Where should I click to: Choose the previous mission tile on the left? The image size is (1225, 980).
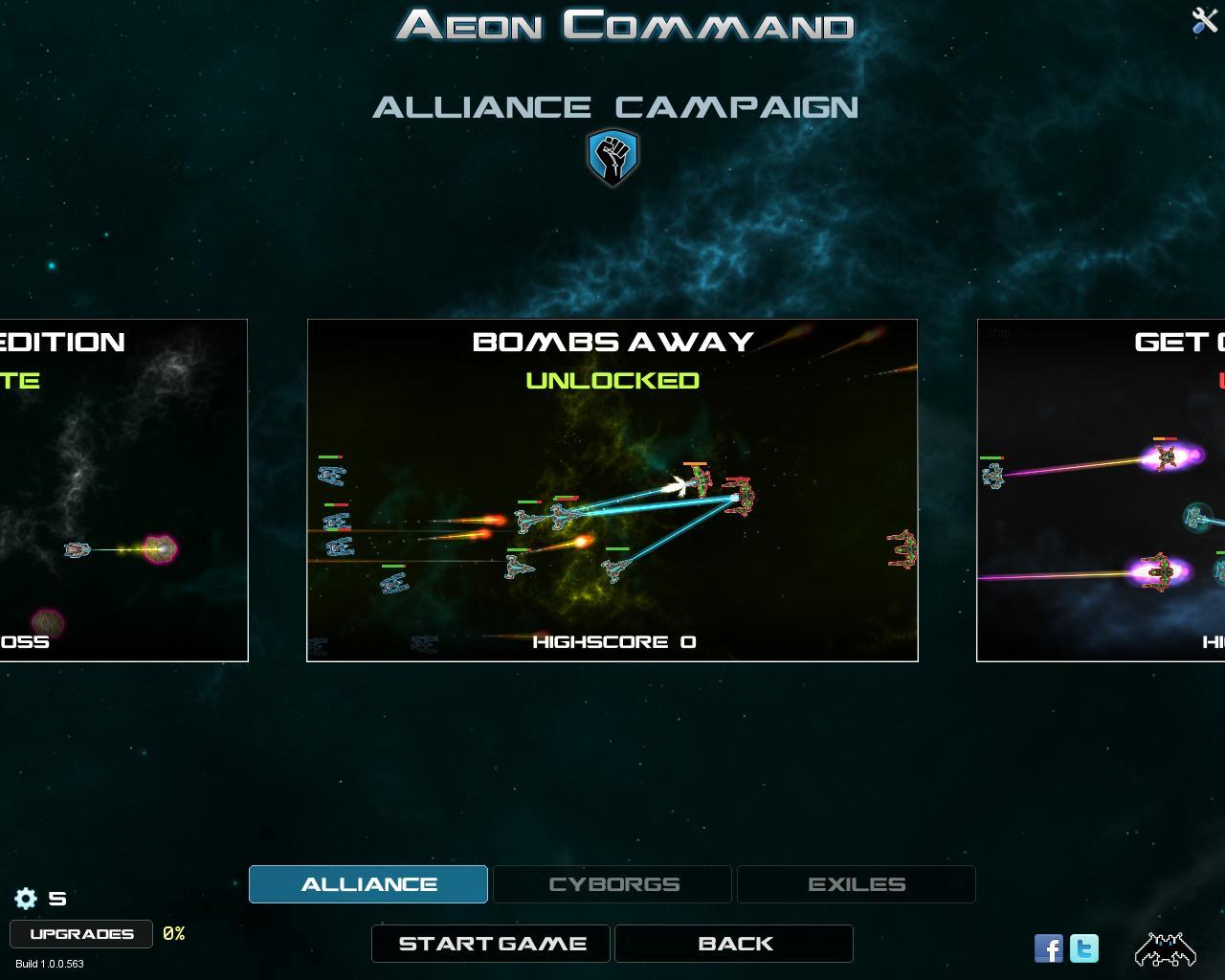tap(123, 490)
